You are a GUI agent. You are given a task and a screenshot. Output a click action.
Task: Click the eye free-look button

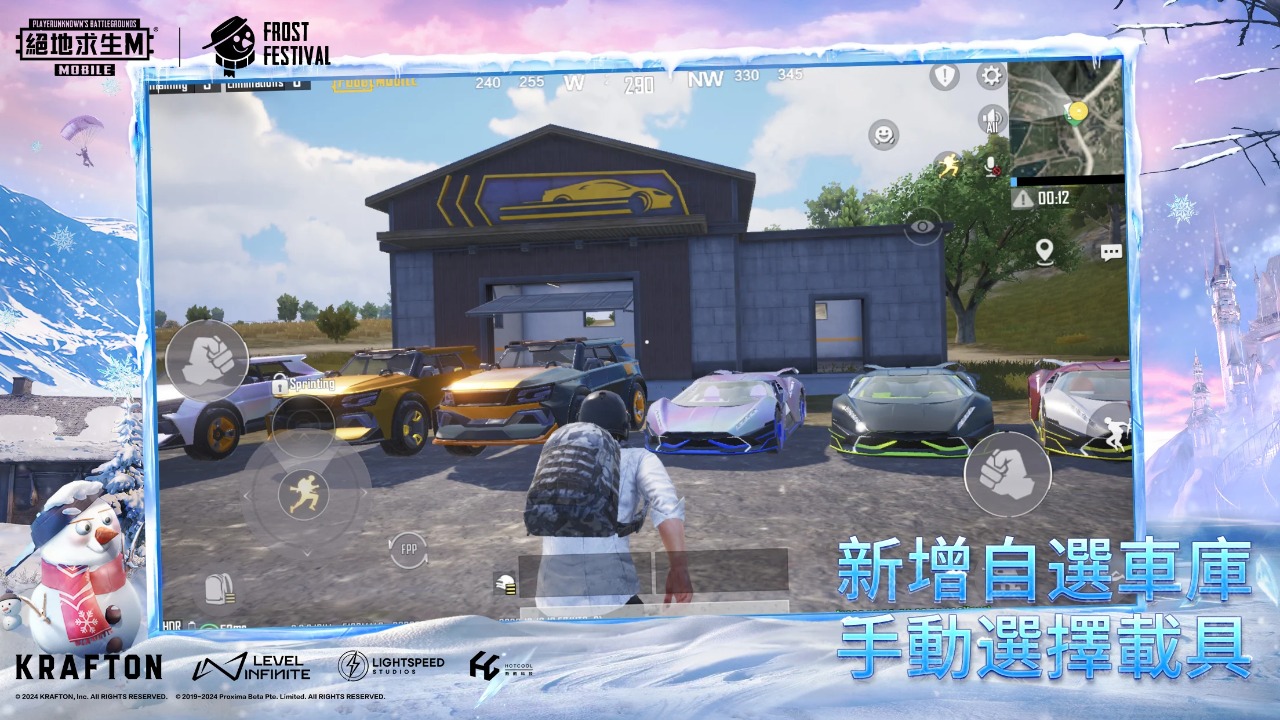coord(922,227)
